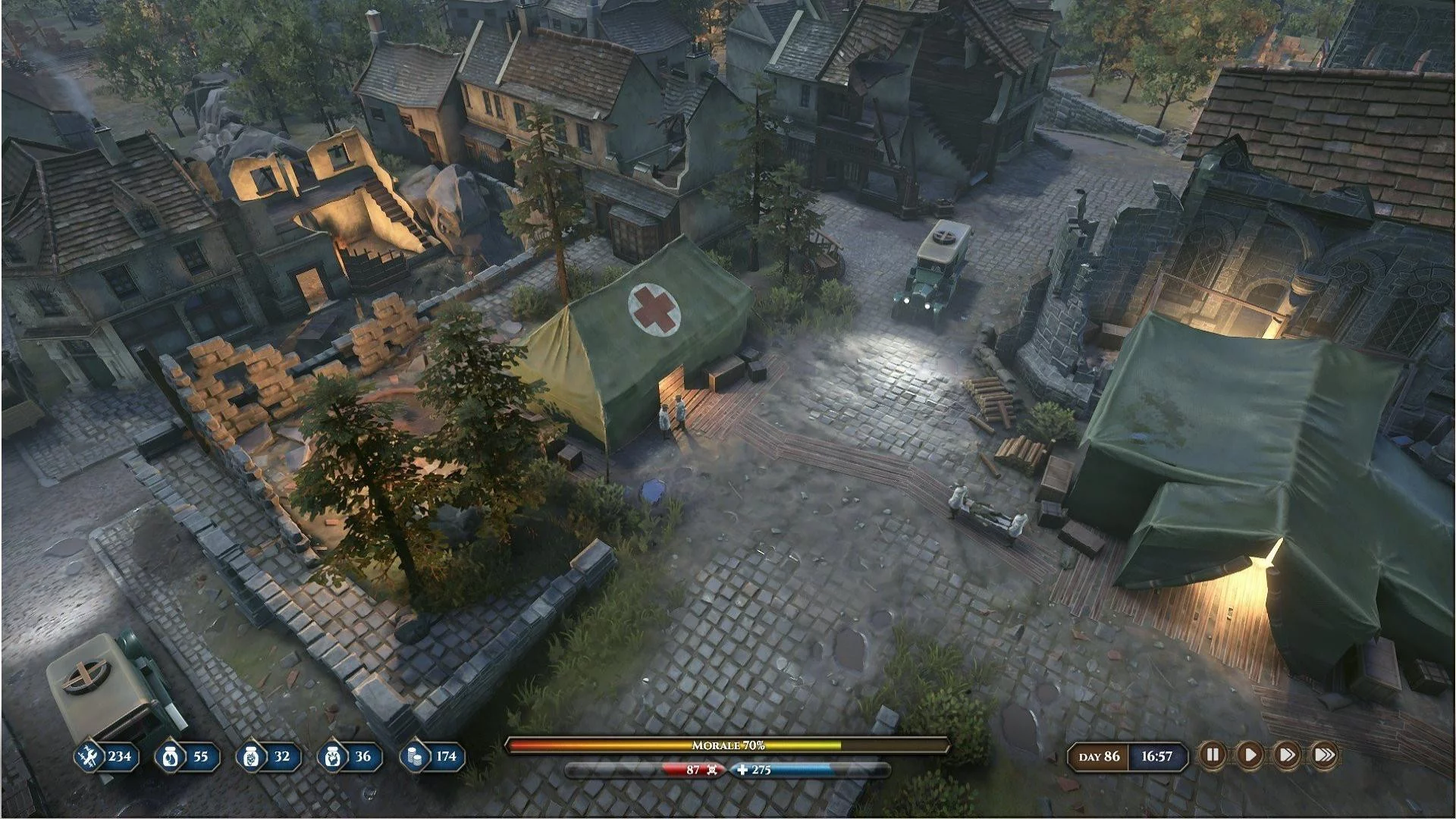Switch to triple fast-forward speed
This screenshot has height=819, width=1456.
click(x=1323, y=755)
